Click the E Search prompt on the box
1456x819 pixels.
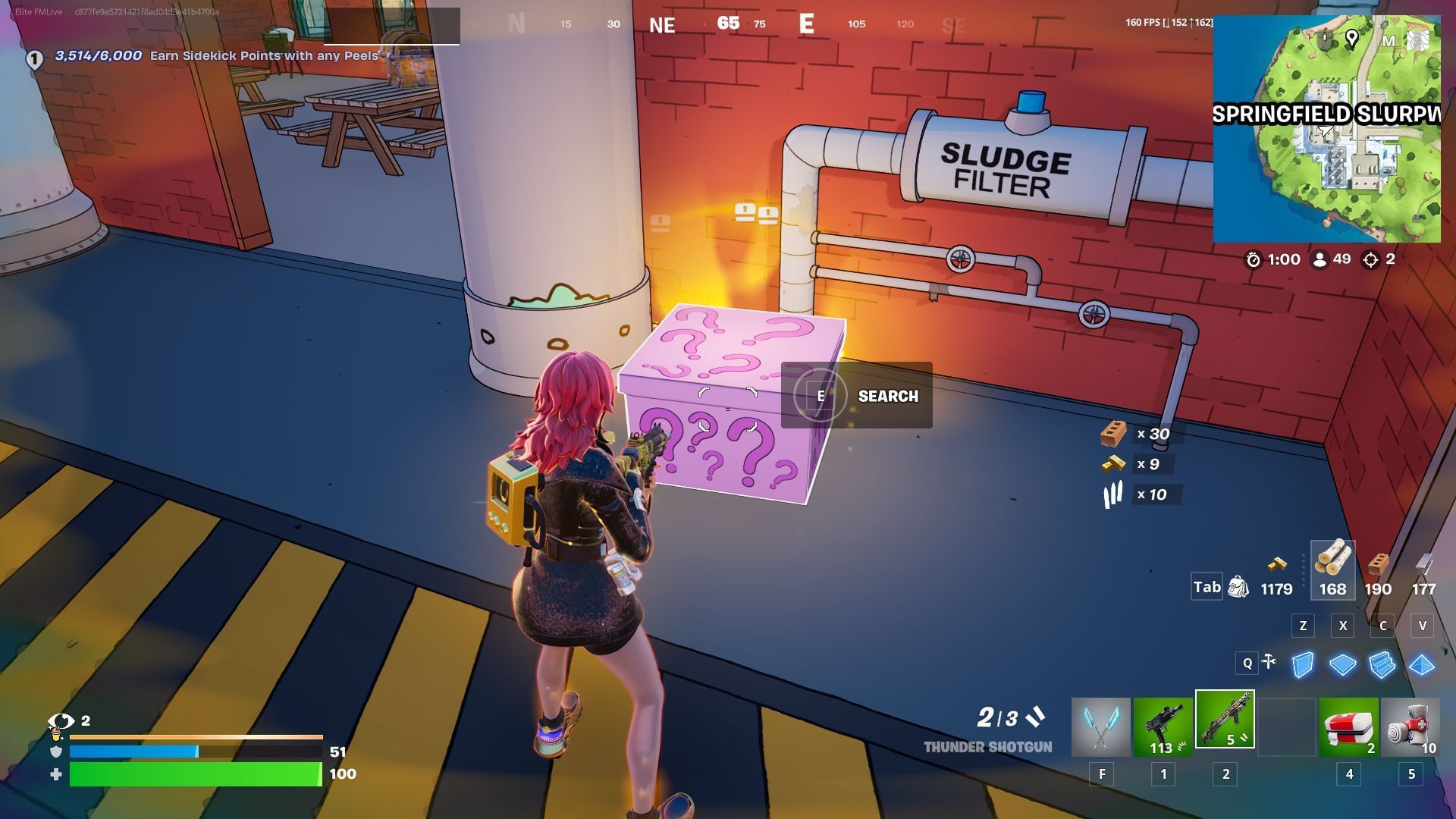click(x=855, y=395)
